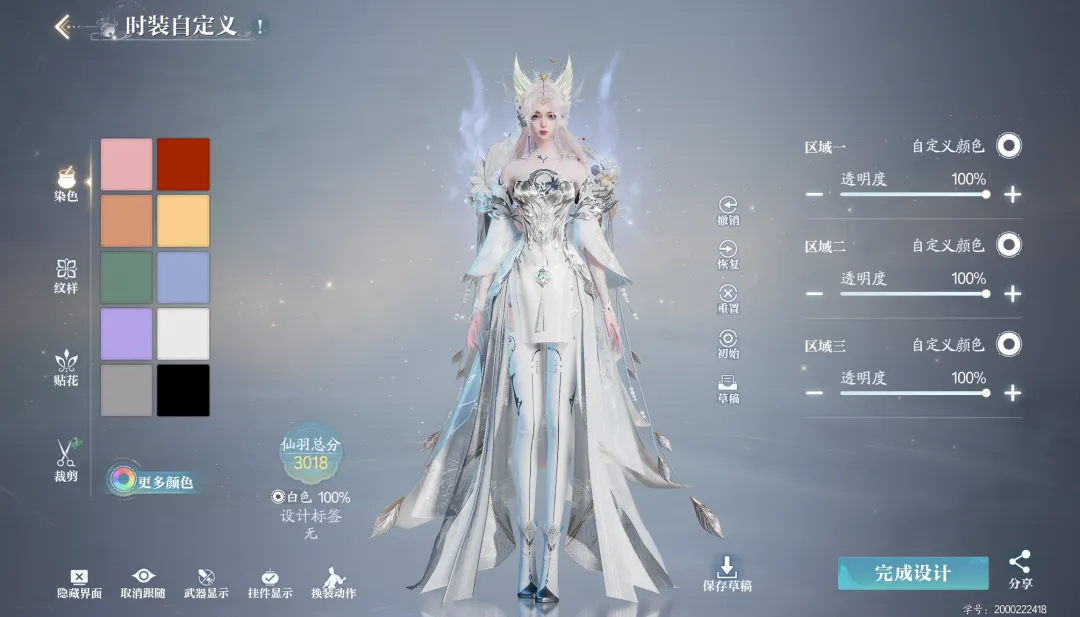The image size is (1080, 617).
Task: Open the 草稿 drafts list
Action: [728, 386]
